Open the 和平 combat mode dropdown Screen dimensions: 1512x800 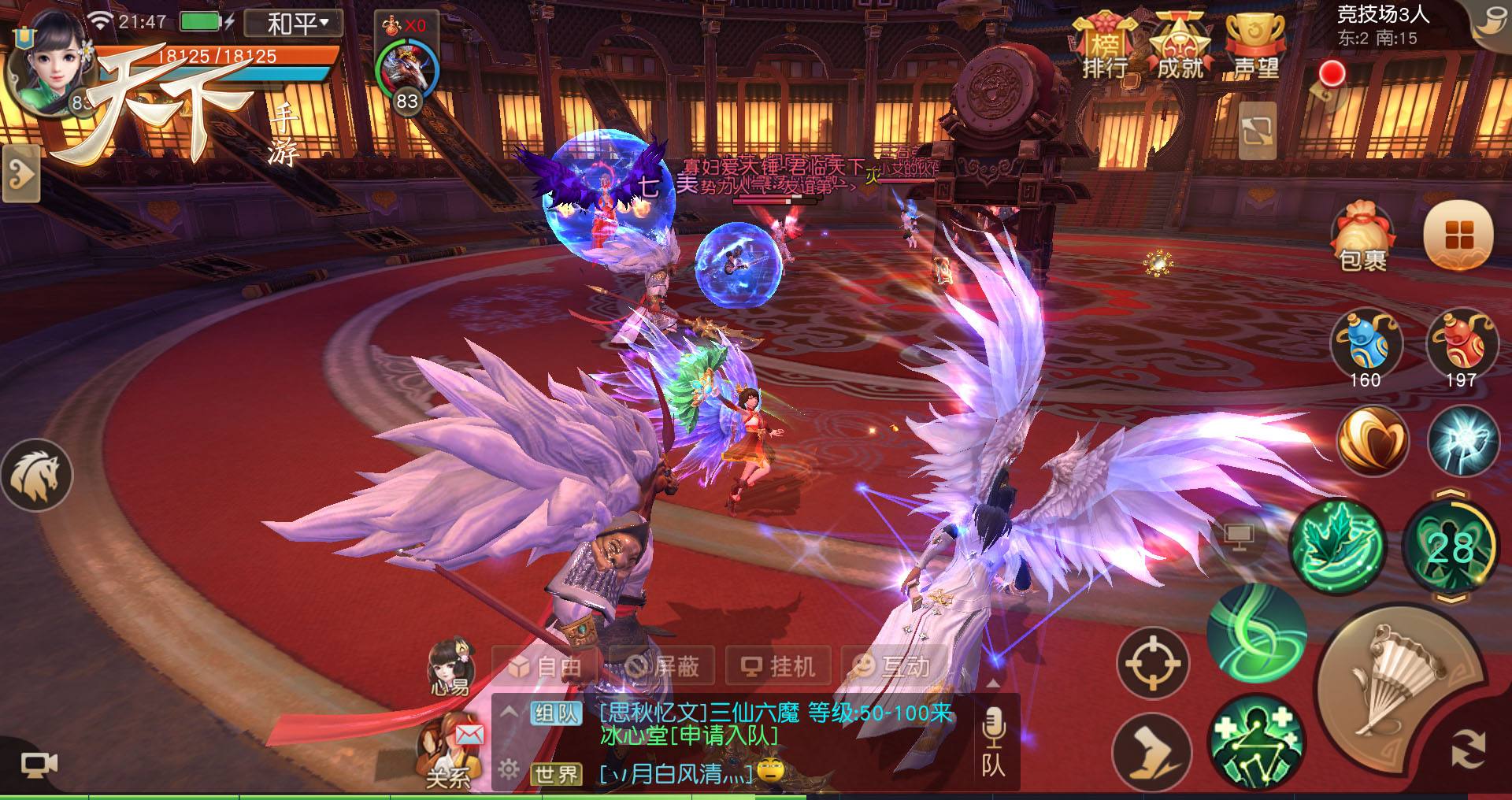pos(293,23)
